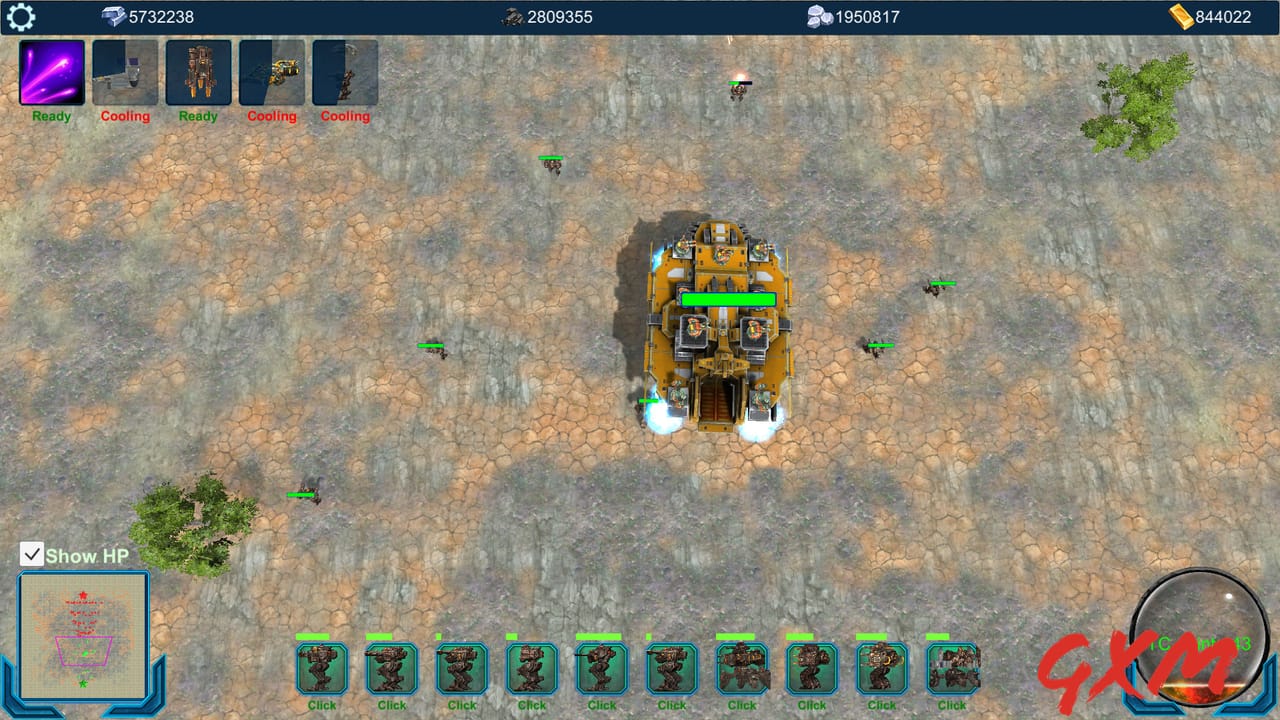Click the fifth cooling ability icon
Viewport: 1280px width, 720px height.
click(x=344, y=72)
